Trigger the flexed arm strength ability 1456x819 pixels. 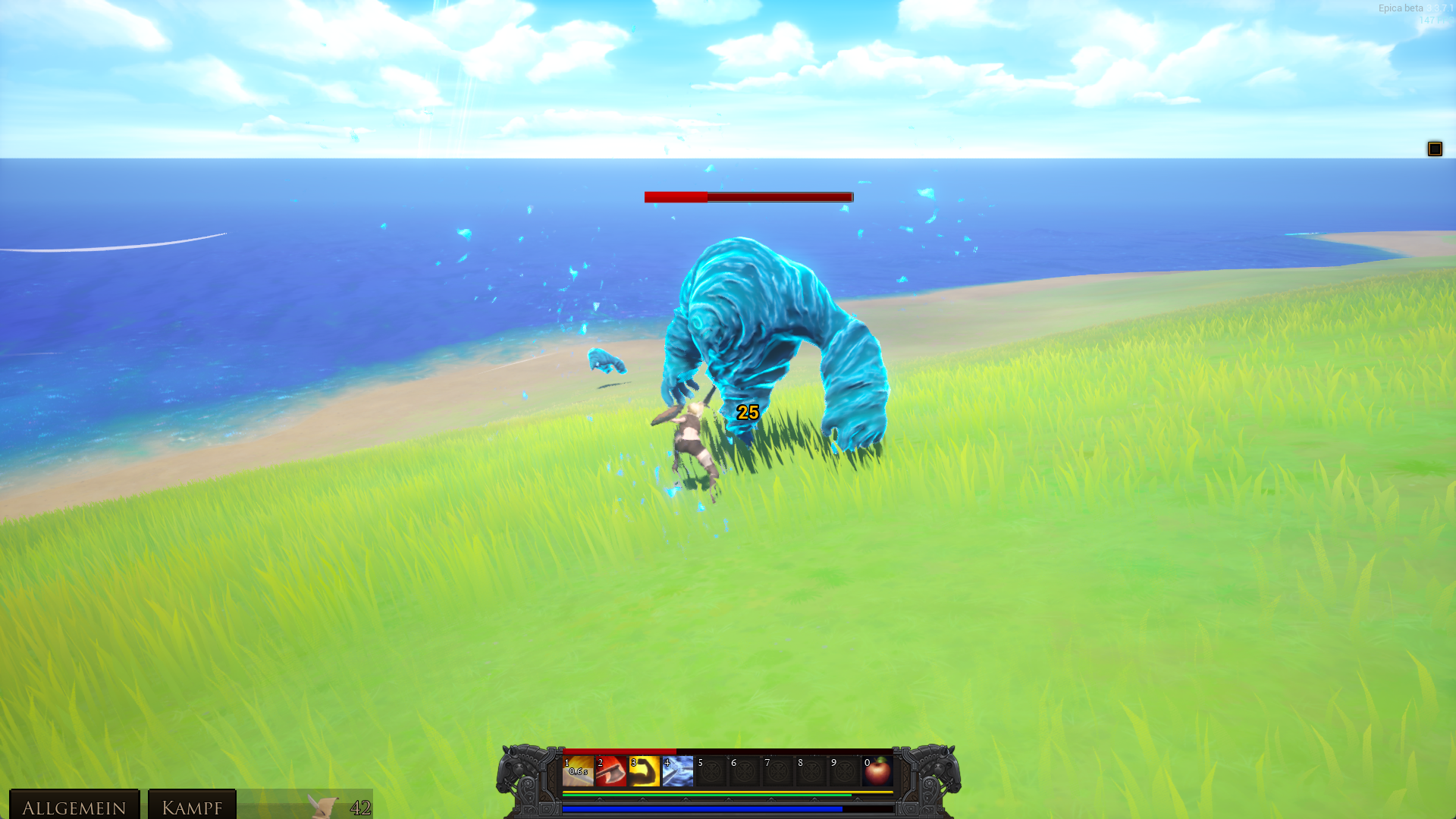tap(645, 771)
